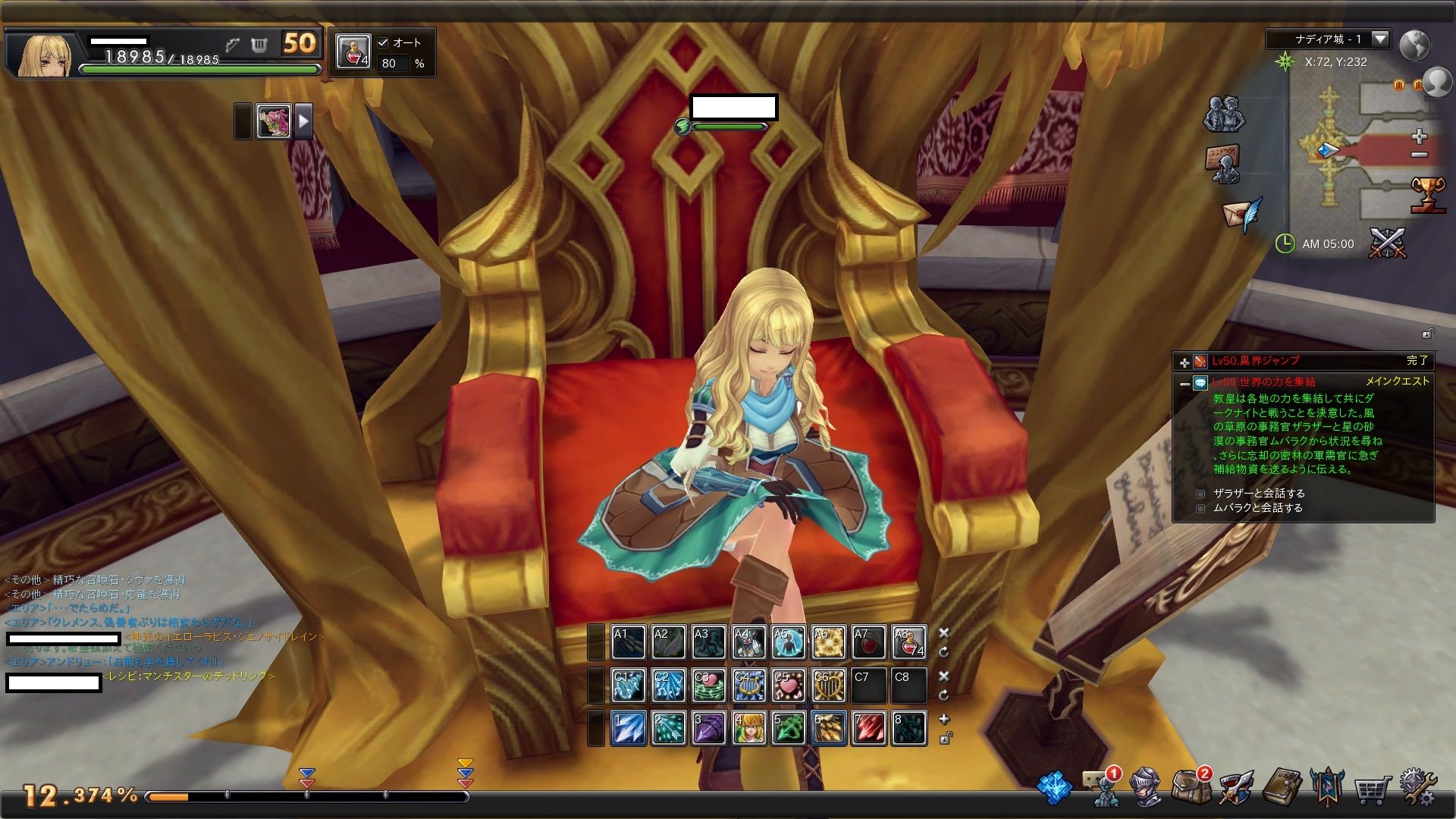Open the mail envelope with quill
This screenshot has width=1456, height=819.
tap(1241, 214)
